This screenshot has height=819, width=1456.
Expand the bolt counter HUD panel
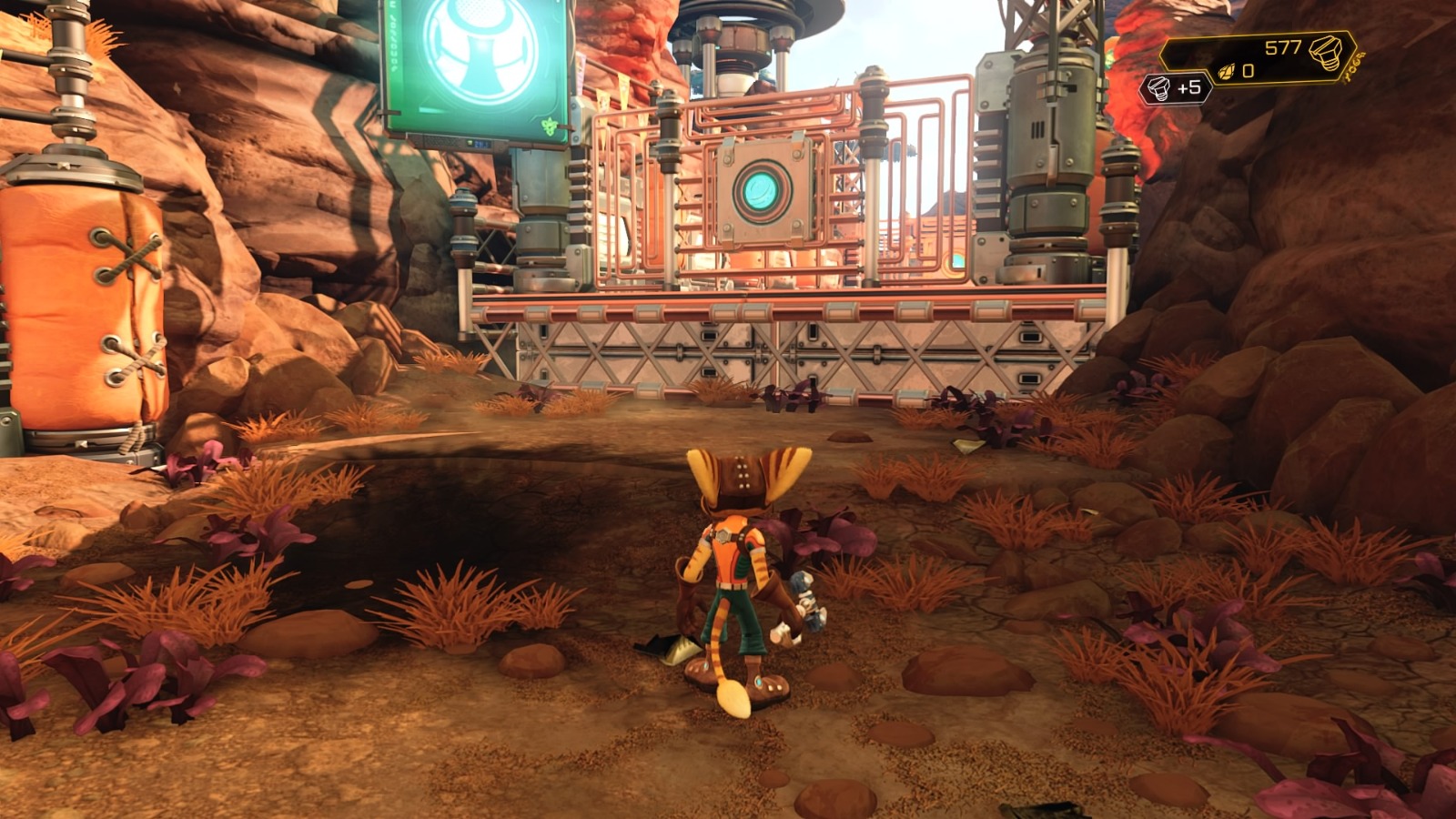pyautogui.click(x=1274, y=55)
